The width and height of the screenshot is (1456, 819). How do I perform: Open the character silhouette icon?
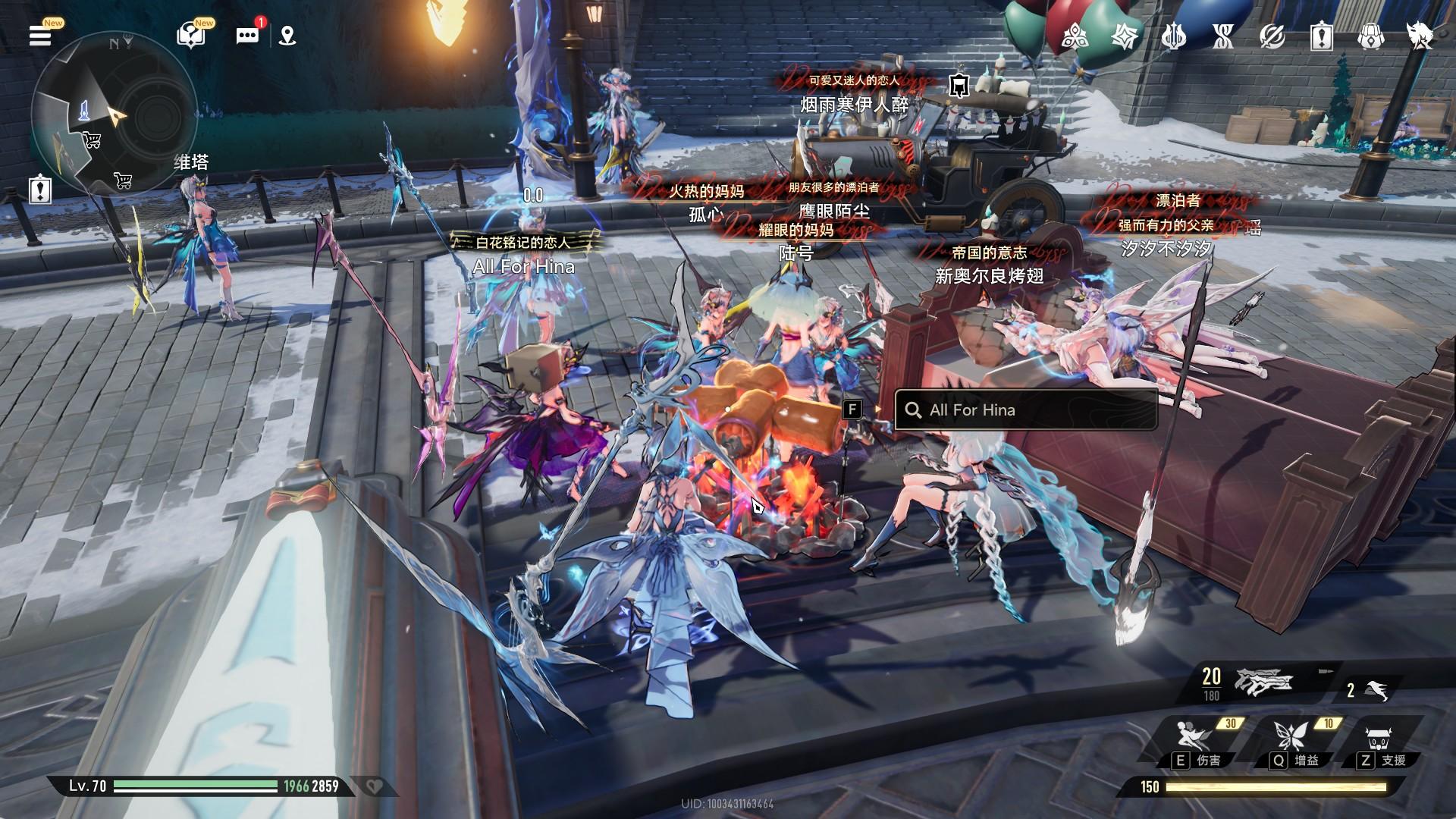point(1420,36)
